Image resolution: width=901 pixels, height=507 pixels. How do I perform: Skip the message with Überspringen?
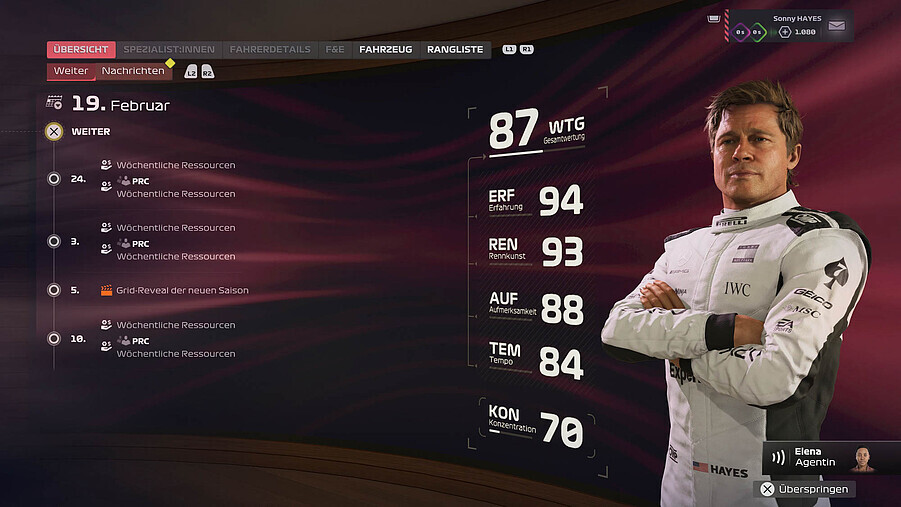[805, 489]
